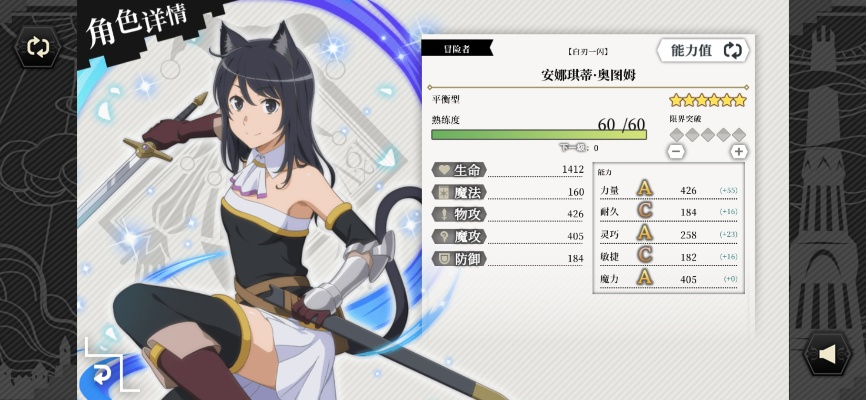
Task: Go back using the return arrow
Action: (x=103, y=372)
